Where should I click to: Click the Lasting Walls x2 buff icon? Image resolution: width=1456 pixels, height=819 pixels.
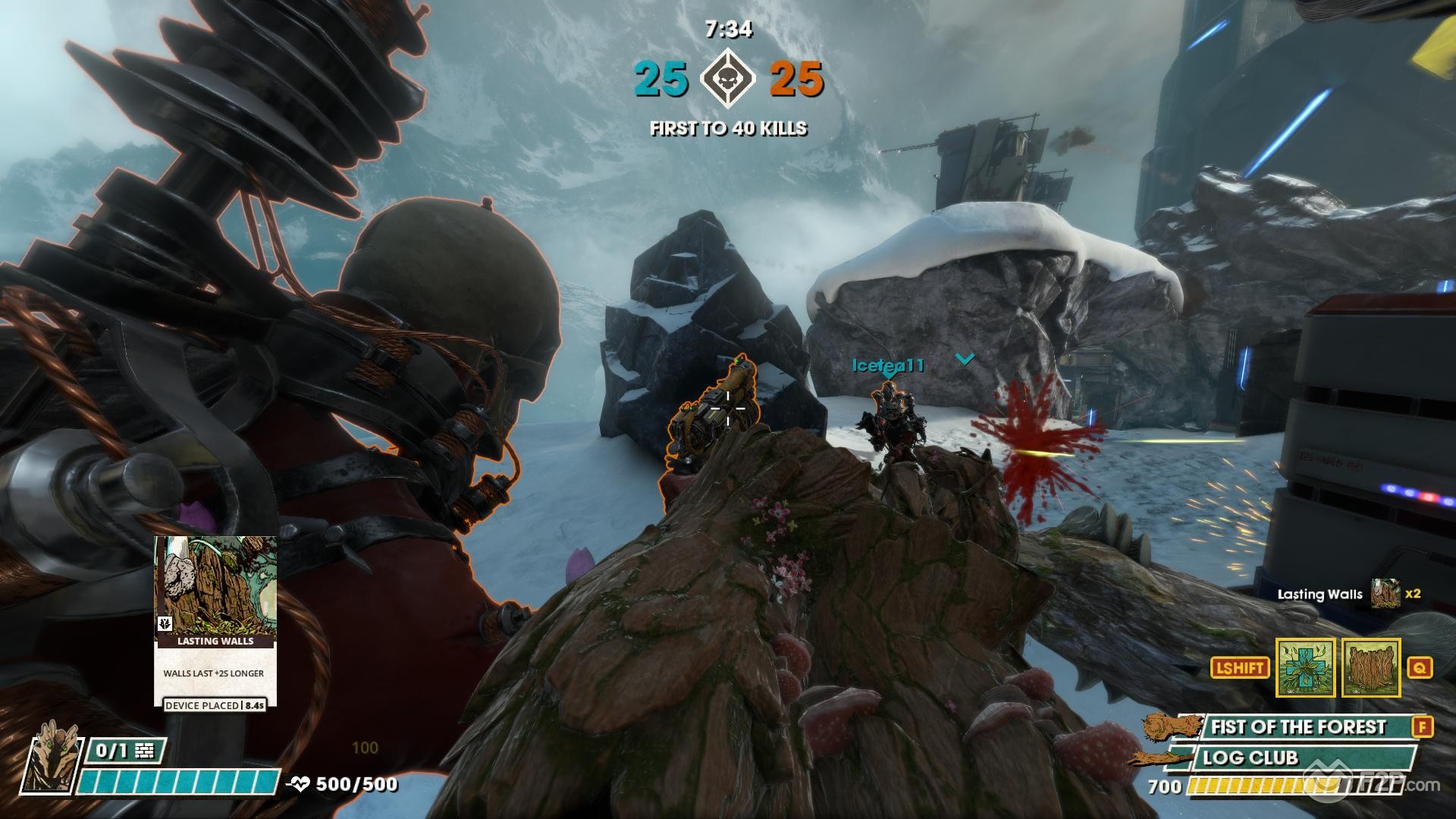point(1385,595)
